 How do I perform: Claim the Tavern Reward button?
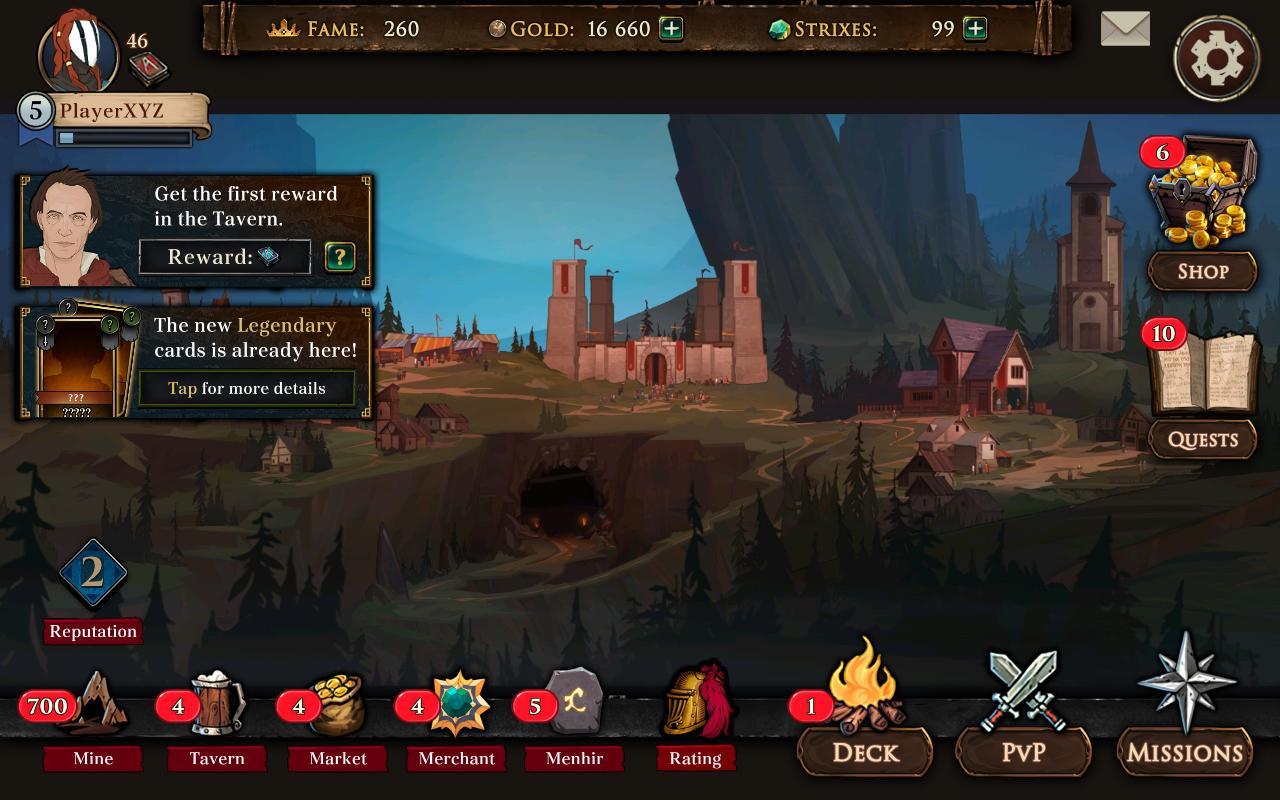(x=225, y=257)
